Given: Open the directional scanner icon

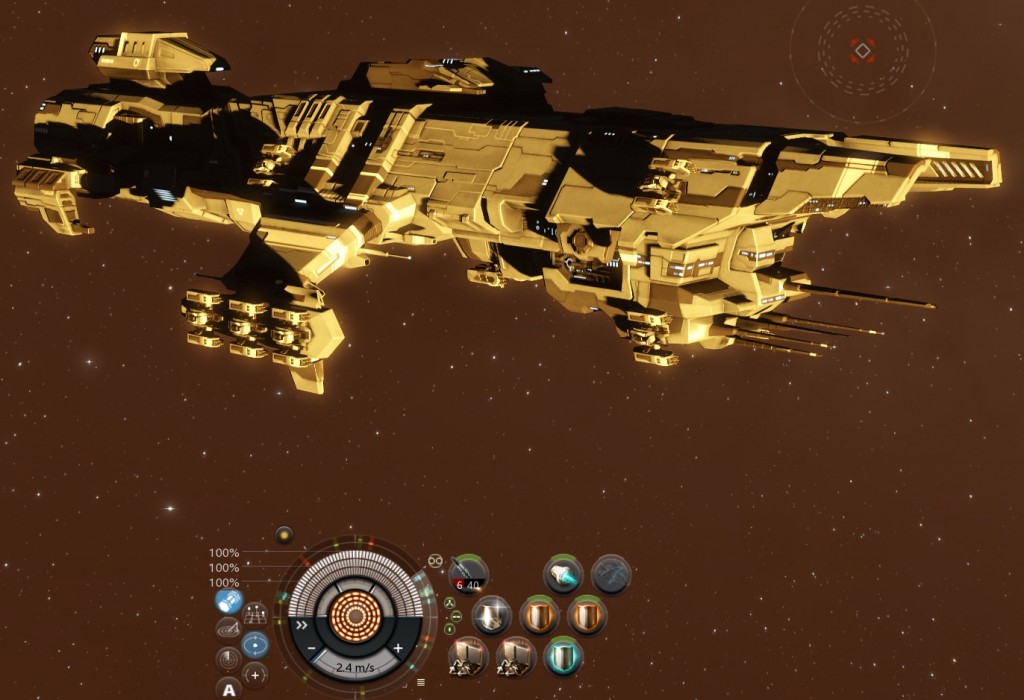Looking at the screenshot, I should coord(229,629).
